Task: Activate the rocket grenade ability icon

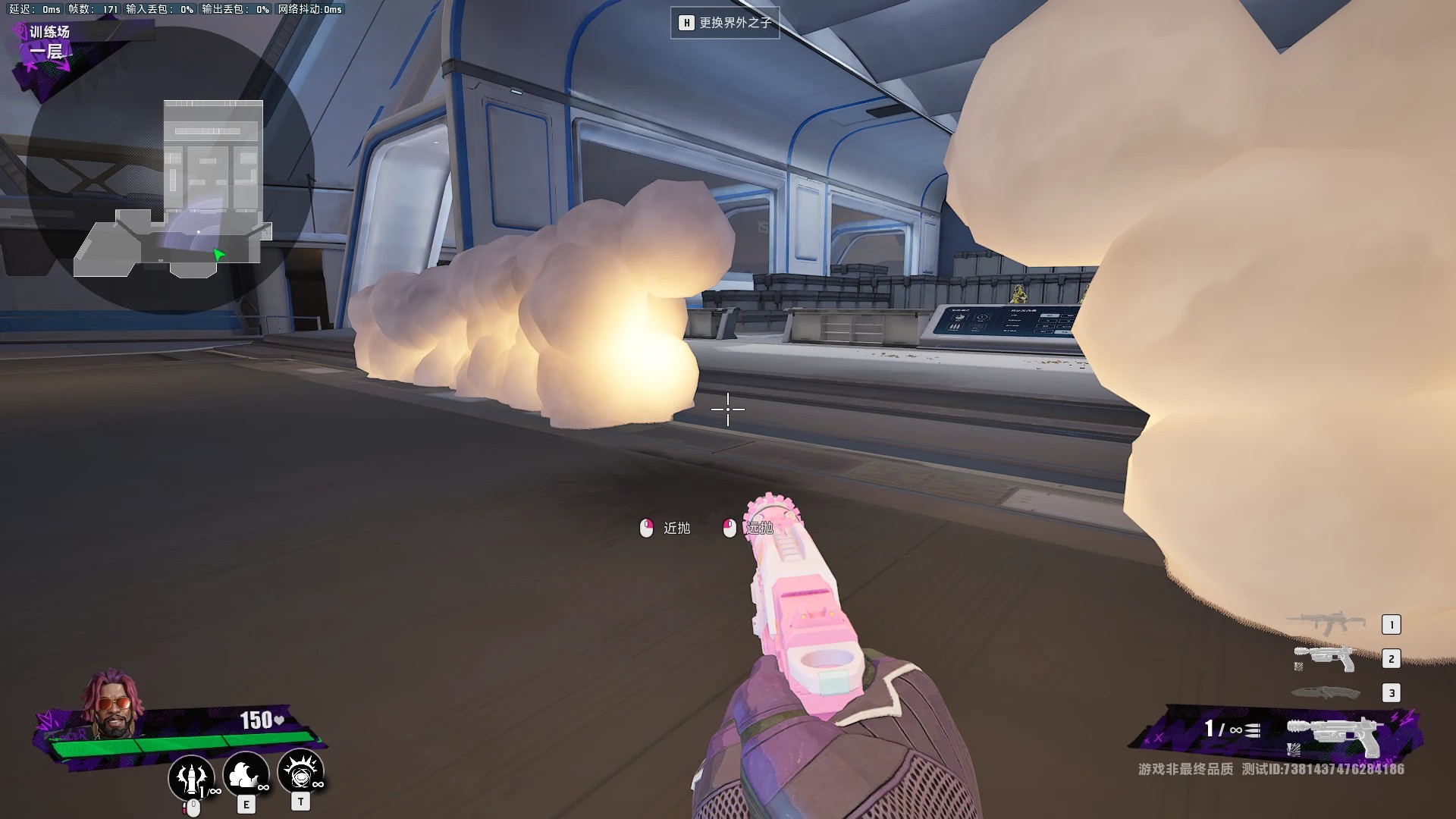Action: click(191, 776)
